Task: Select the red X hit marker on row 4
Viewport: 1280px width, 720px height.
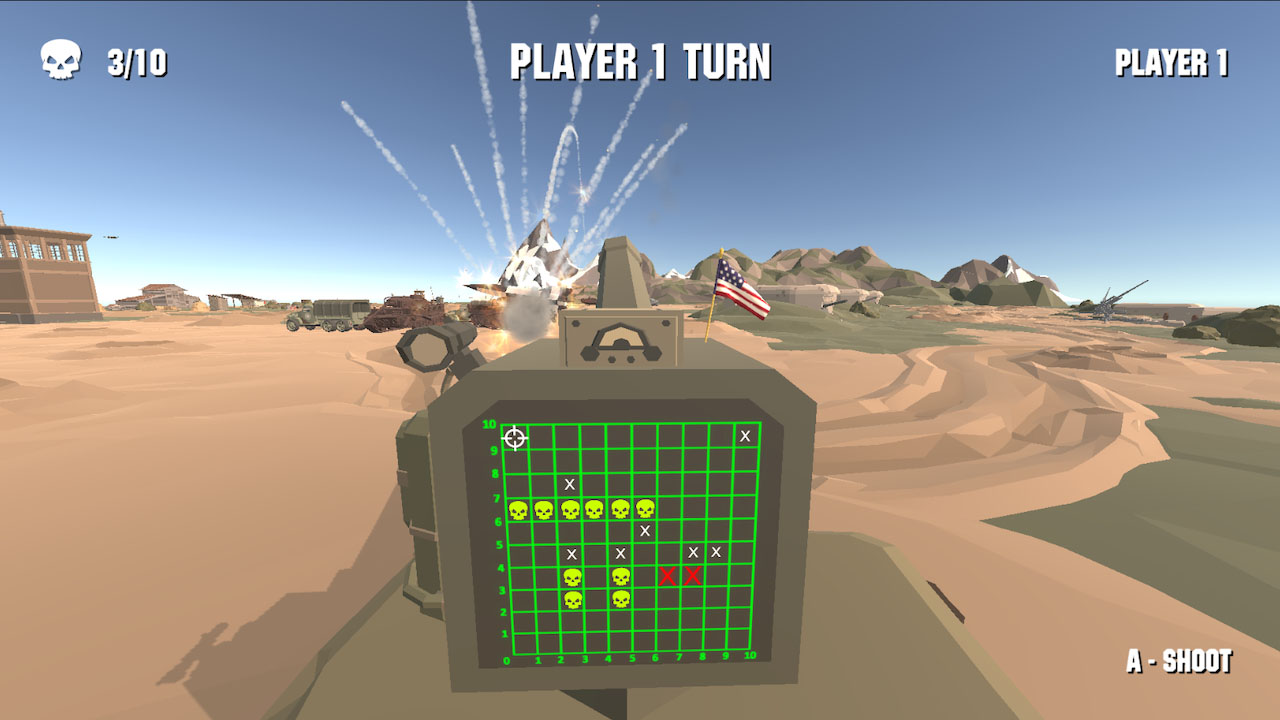Action: (x=668, y=577)
